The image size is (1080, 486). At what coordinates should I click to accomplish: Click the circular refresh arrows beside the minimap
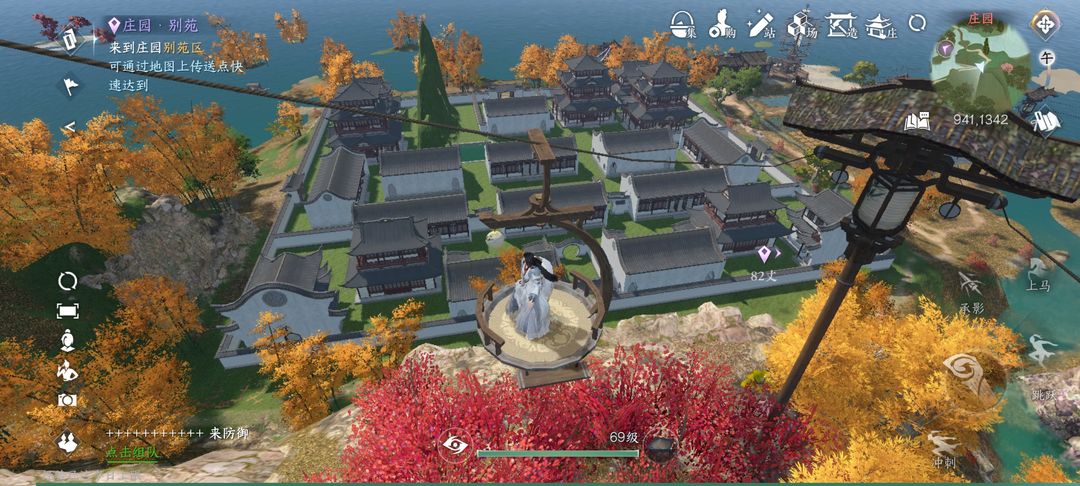pos(917,22)
